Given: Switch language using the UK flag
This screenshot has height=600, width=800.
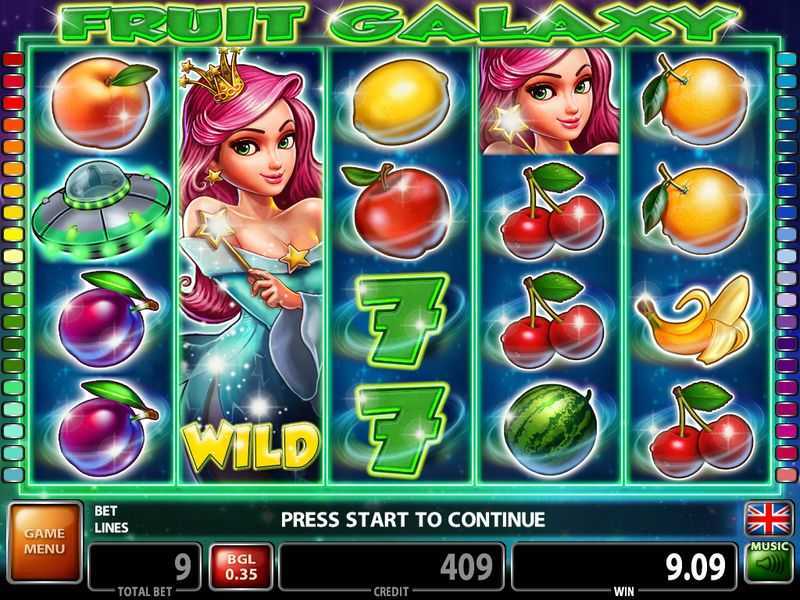Looking at the screenshot, I should (768, 519).
